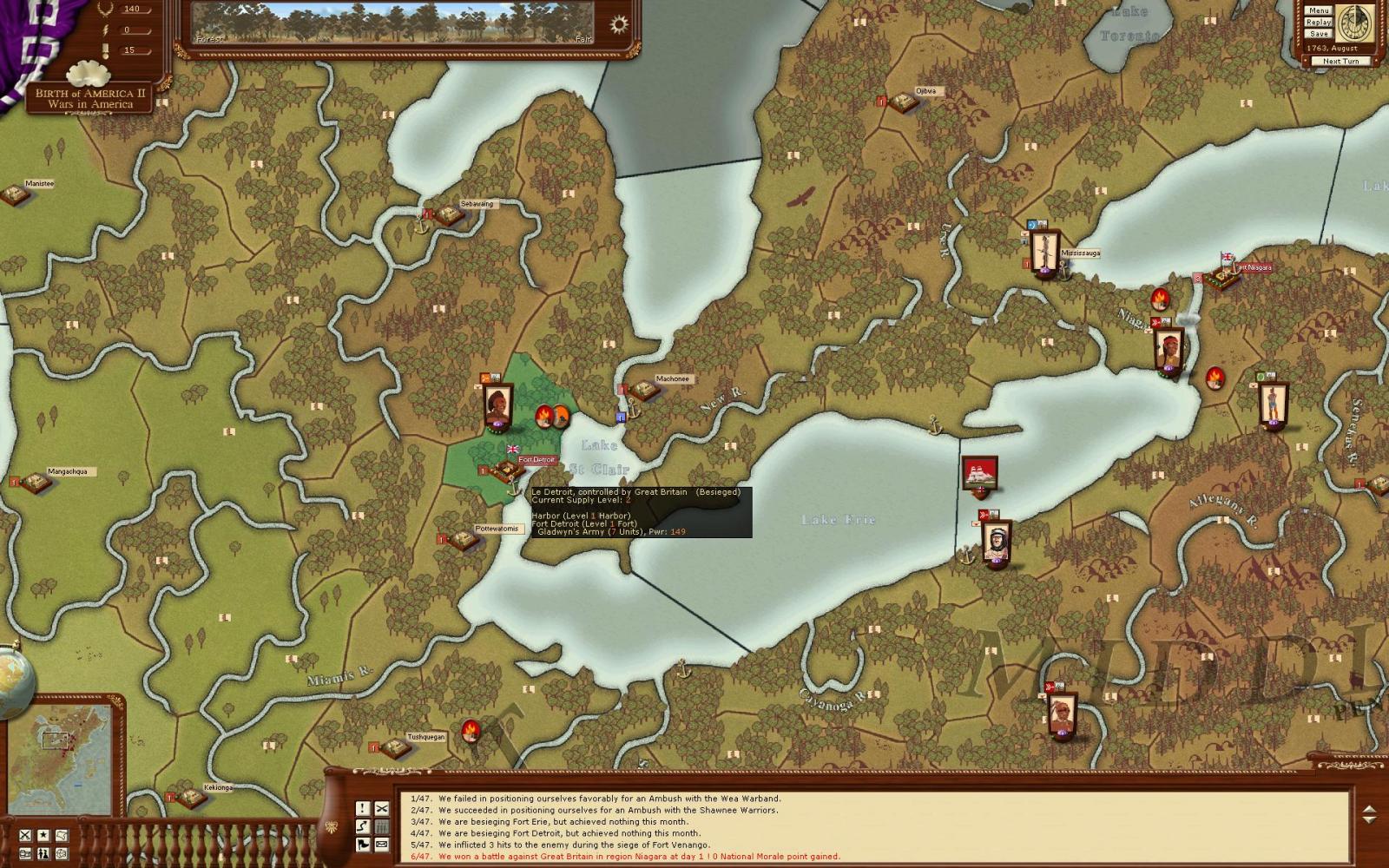1389x868 pixels.
Task: Select the naval ship unit on Lake Erie
Action: pyautogui.click(x=980, y=475)
